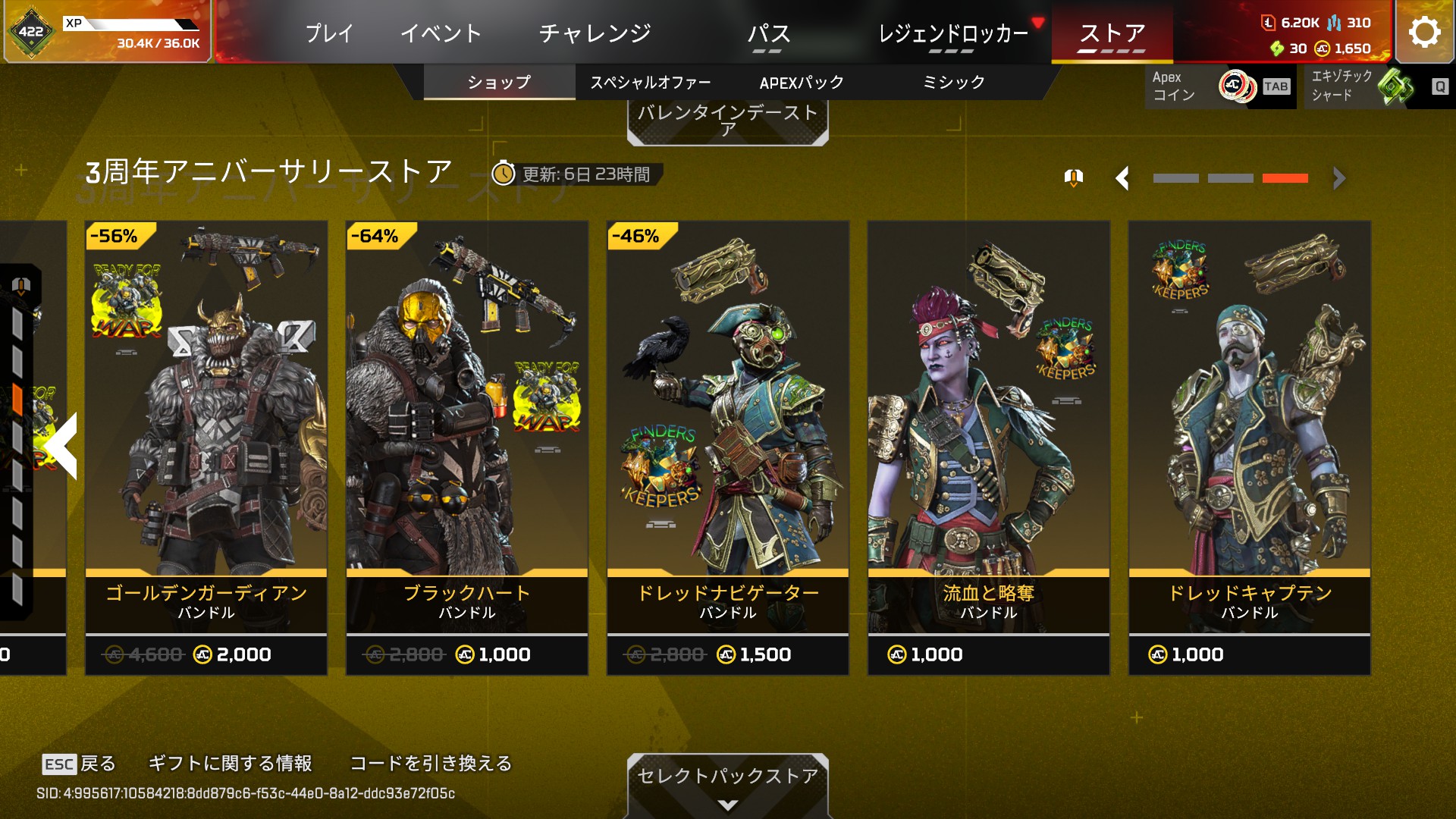This screenshot has width=1456, height=819.
Task: Open the 流血と略奪 bundle offer
Action: tap(989, 447)
